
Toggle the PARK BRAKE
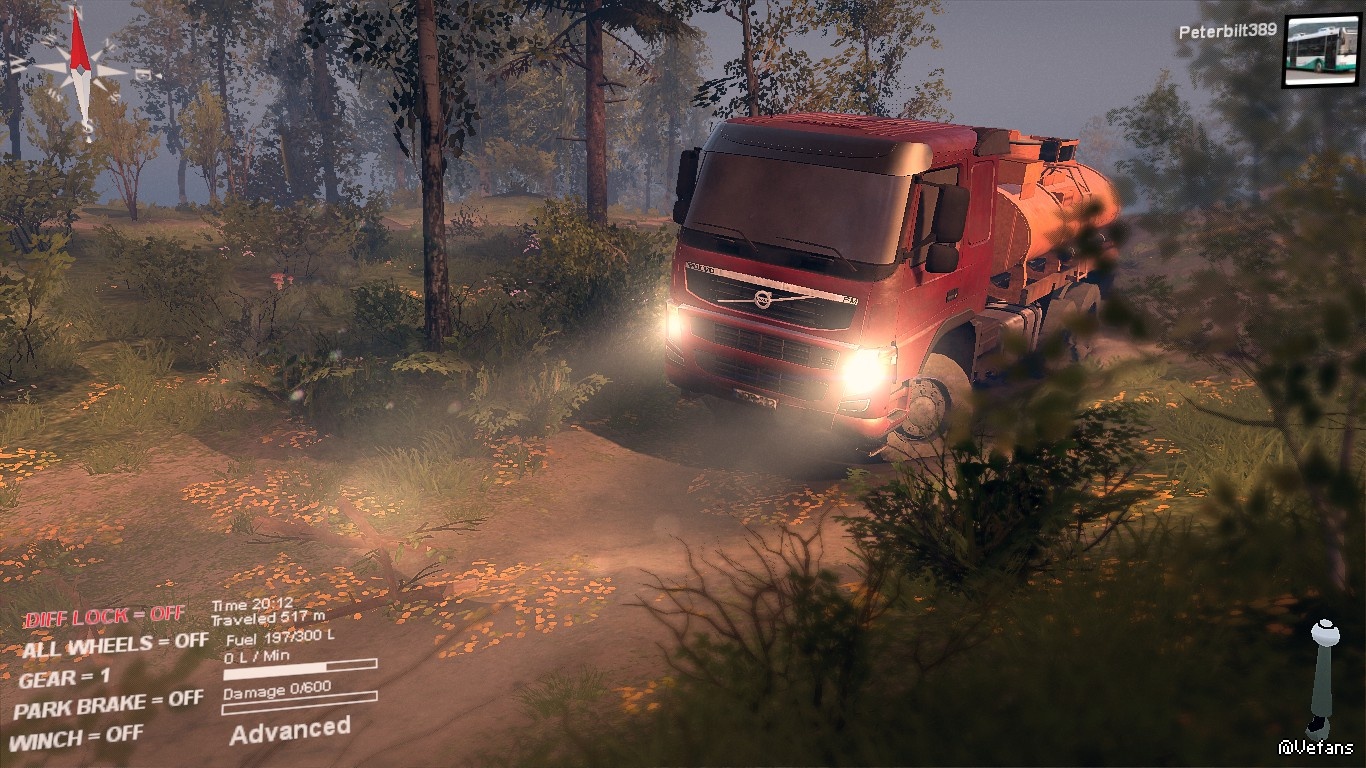(108, 705)
